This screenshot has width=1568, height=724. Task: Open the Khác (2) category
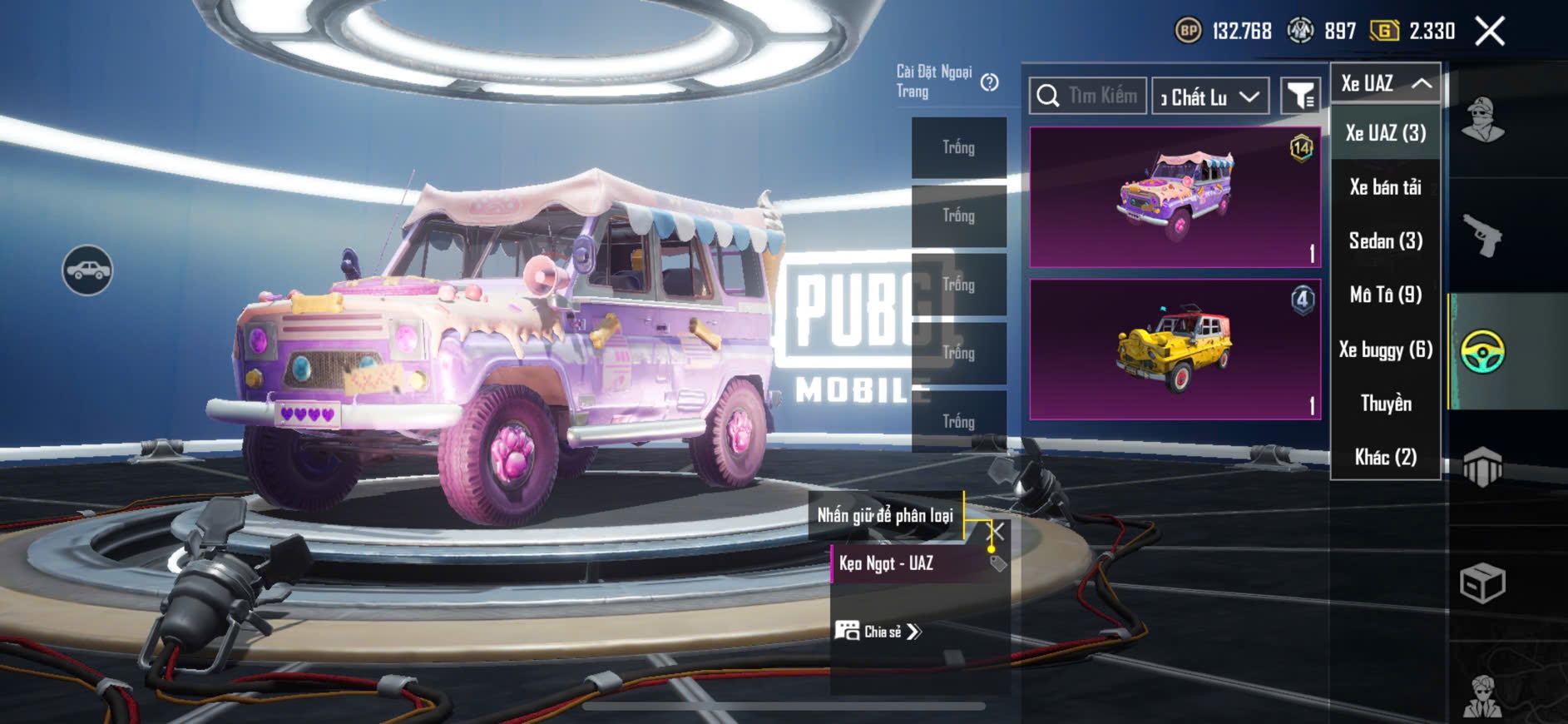tap(1385, 457)
